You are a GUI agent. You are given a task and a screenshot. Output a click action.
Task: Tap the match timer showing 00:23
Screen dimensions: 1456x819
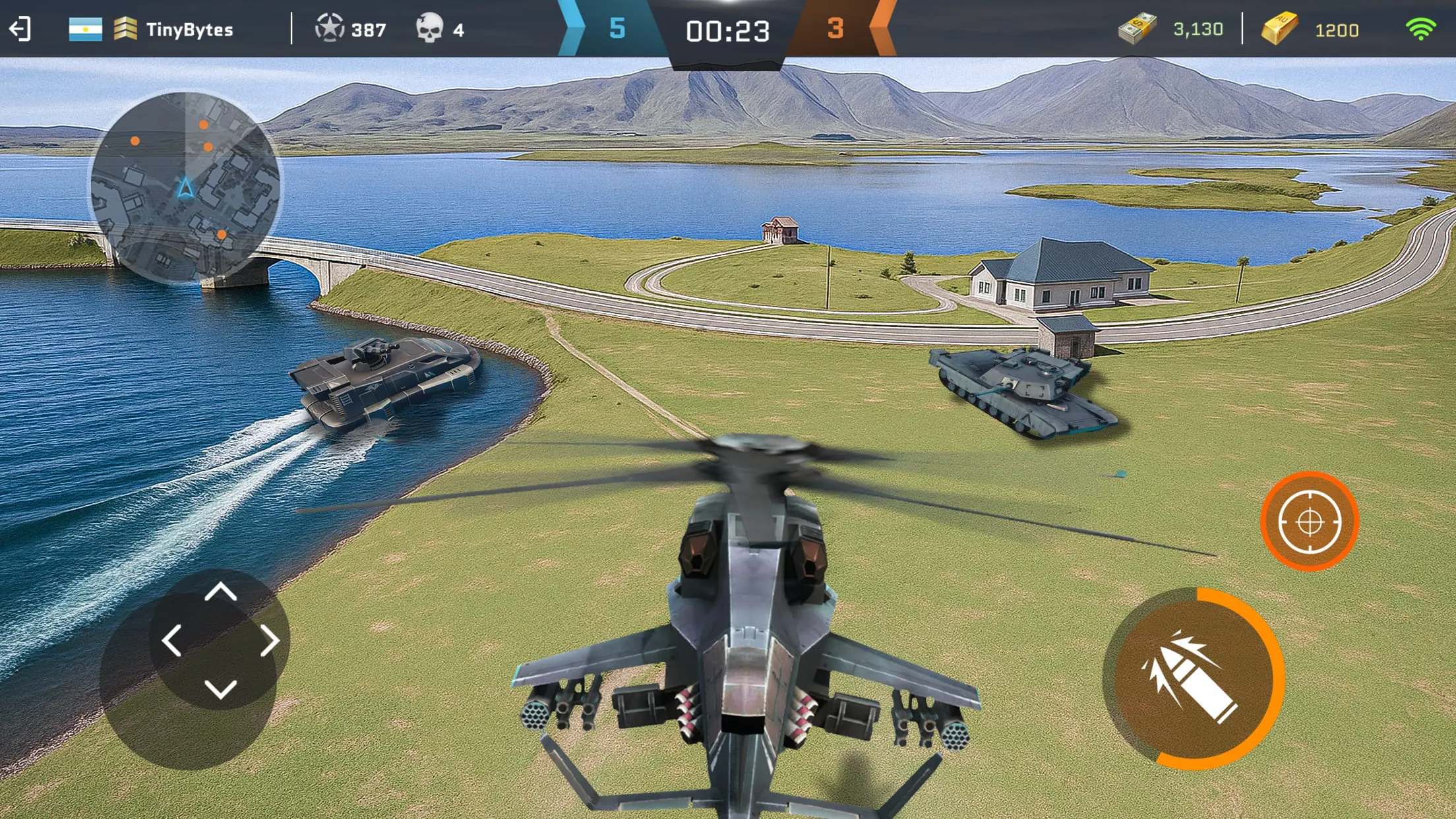pos(728,30)
